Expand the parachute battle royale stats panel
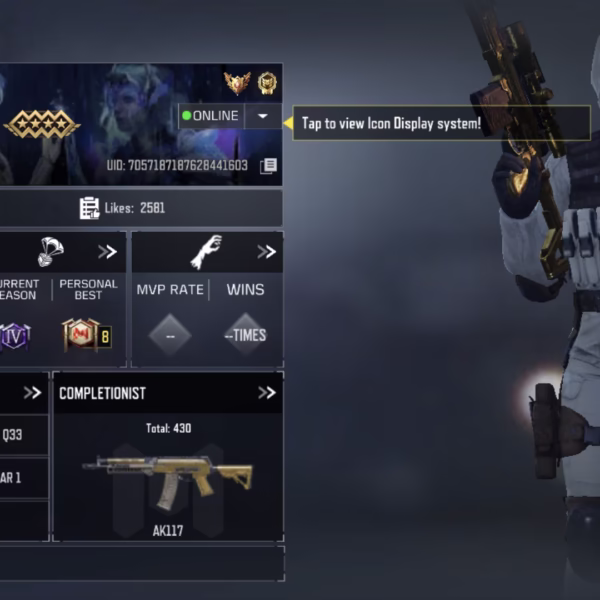Screen dimensions: 600x600 pyautogui.click(x=107, y=252)
